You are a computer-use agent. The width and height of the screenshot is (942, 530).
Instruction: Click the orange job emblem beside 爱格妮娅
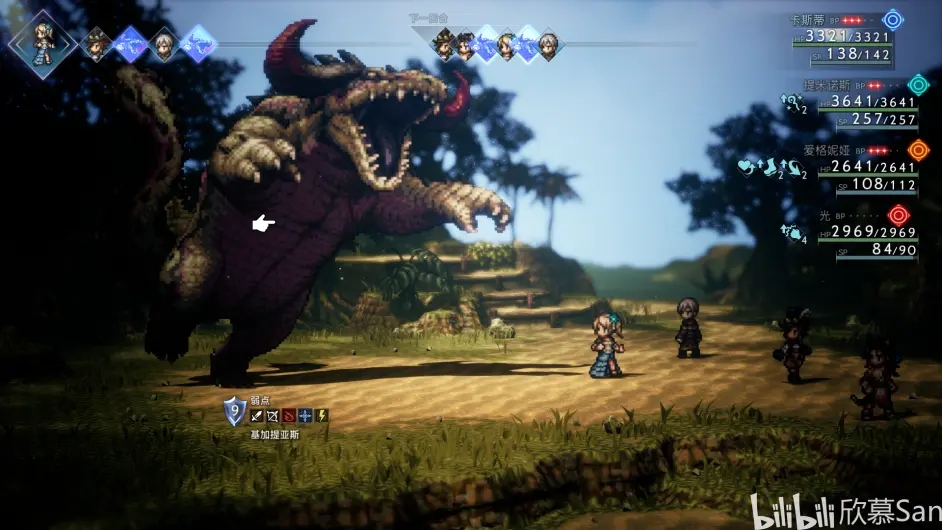pyautogui.click(x=917, y=150)
